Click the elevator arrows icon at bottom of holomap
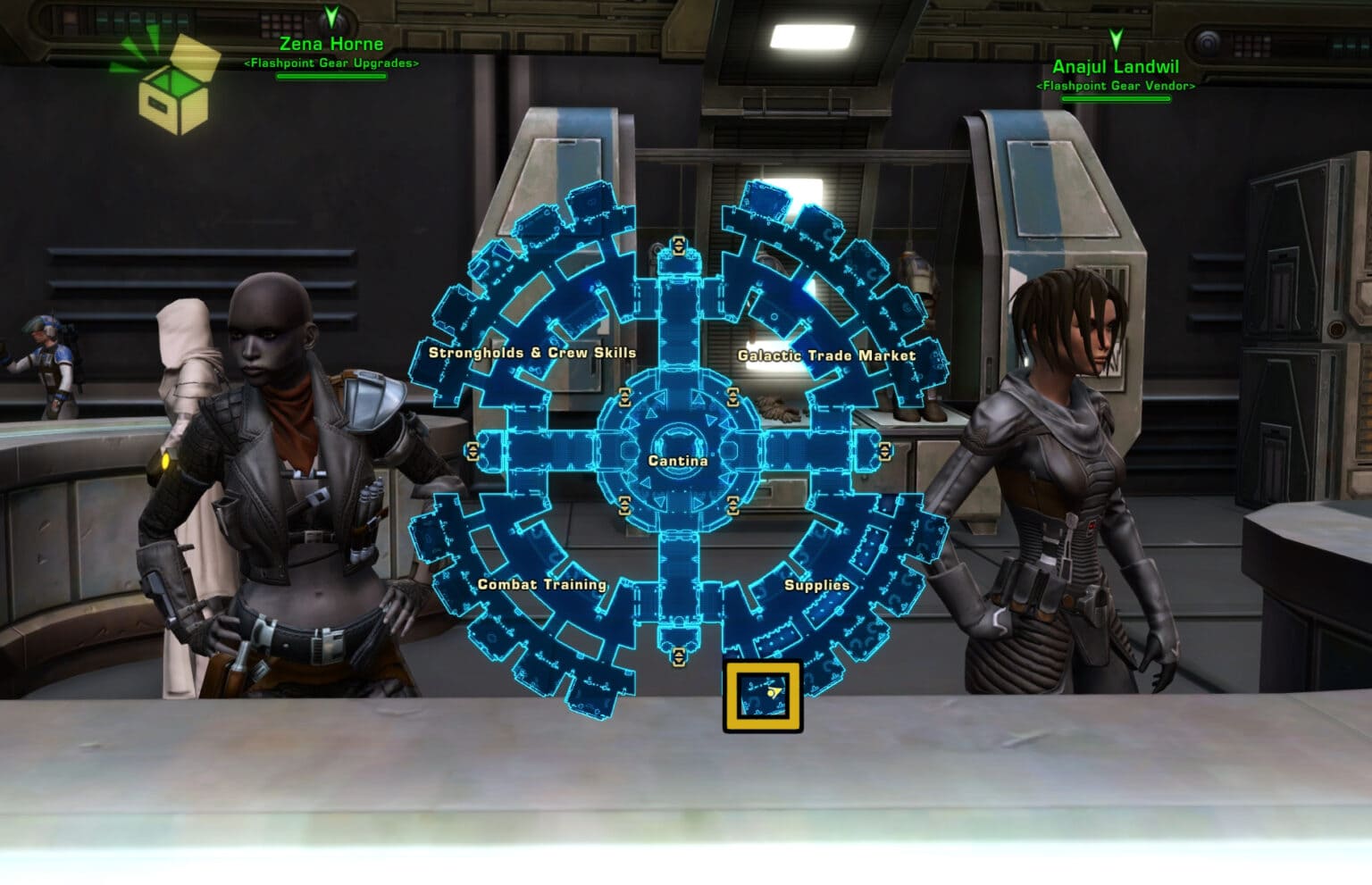This screenshot has height=885, width=1372. click(x=677, y=656)
